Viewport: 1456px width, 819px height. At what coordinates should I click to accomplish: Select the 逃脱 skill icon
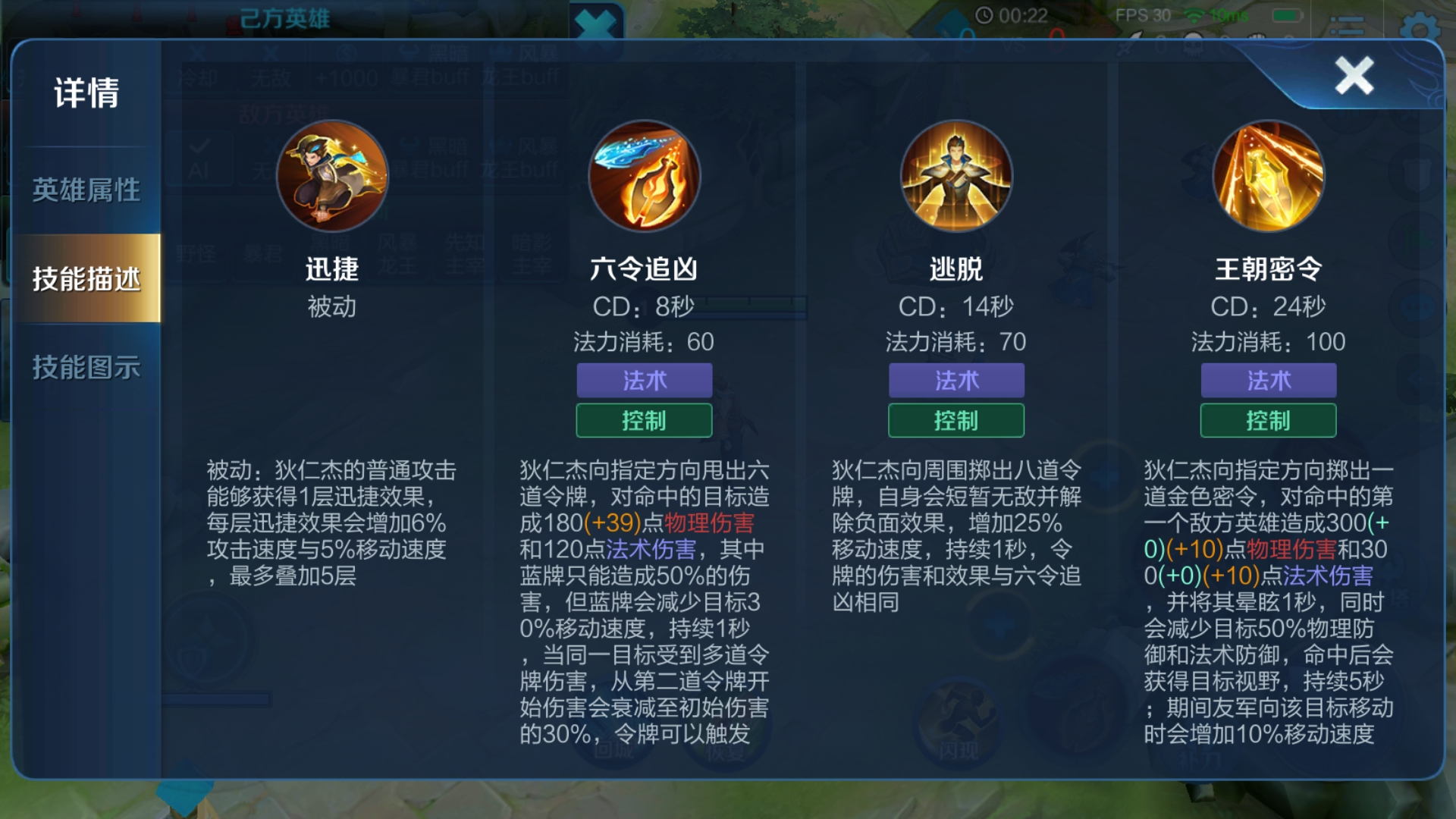955,175
